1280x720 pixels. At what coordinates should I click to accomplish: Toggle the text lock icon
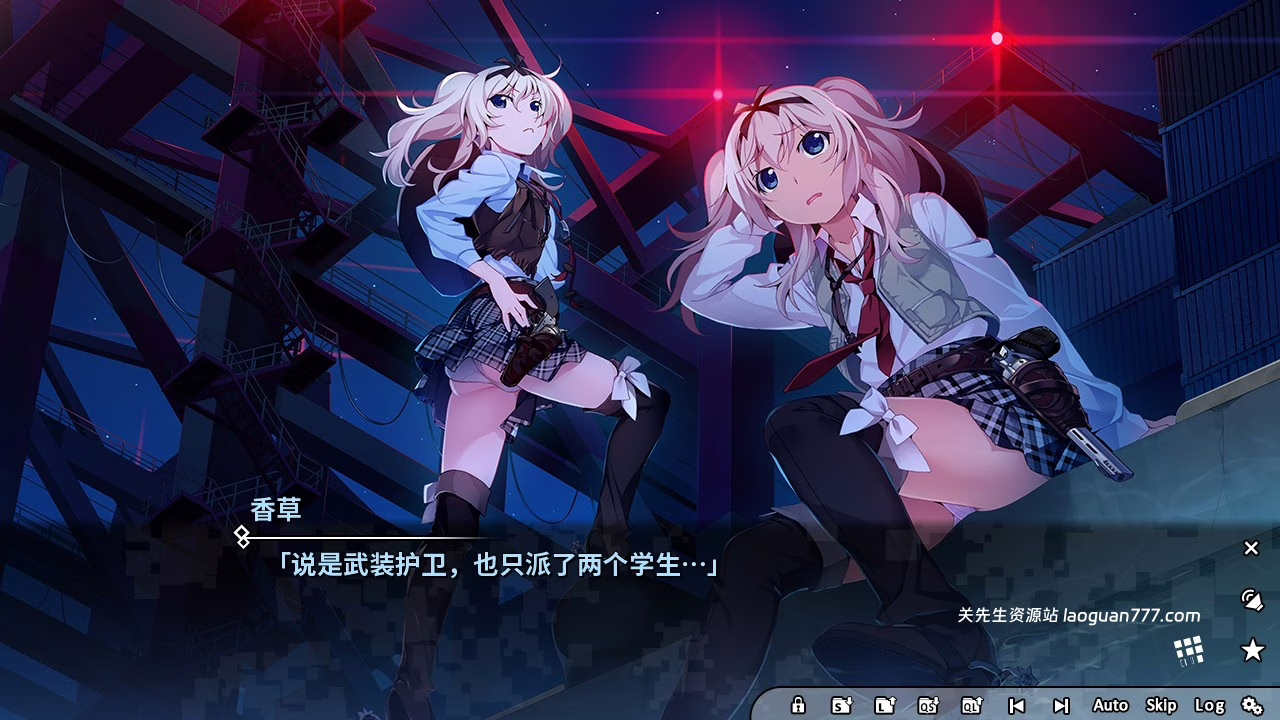point(798,706)
